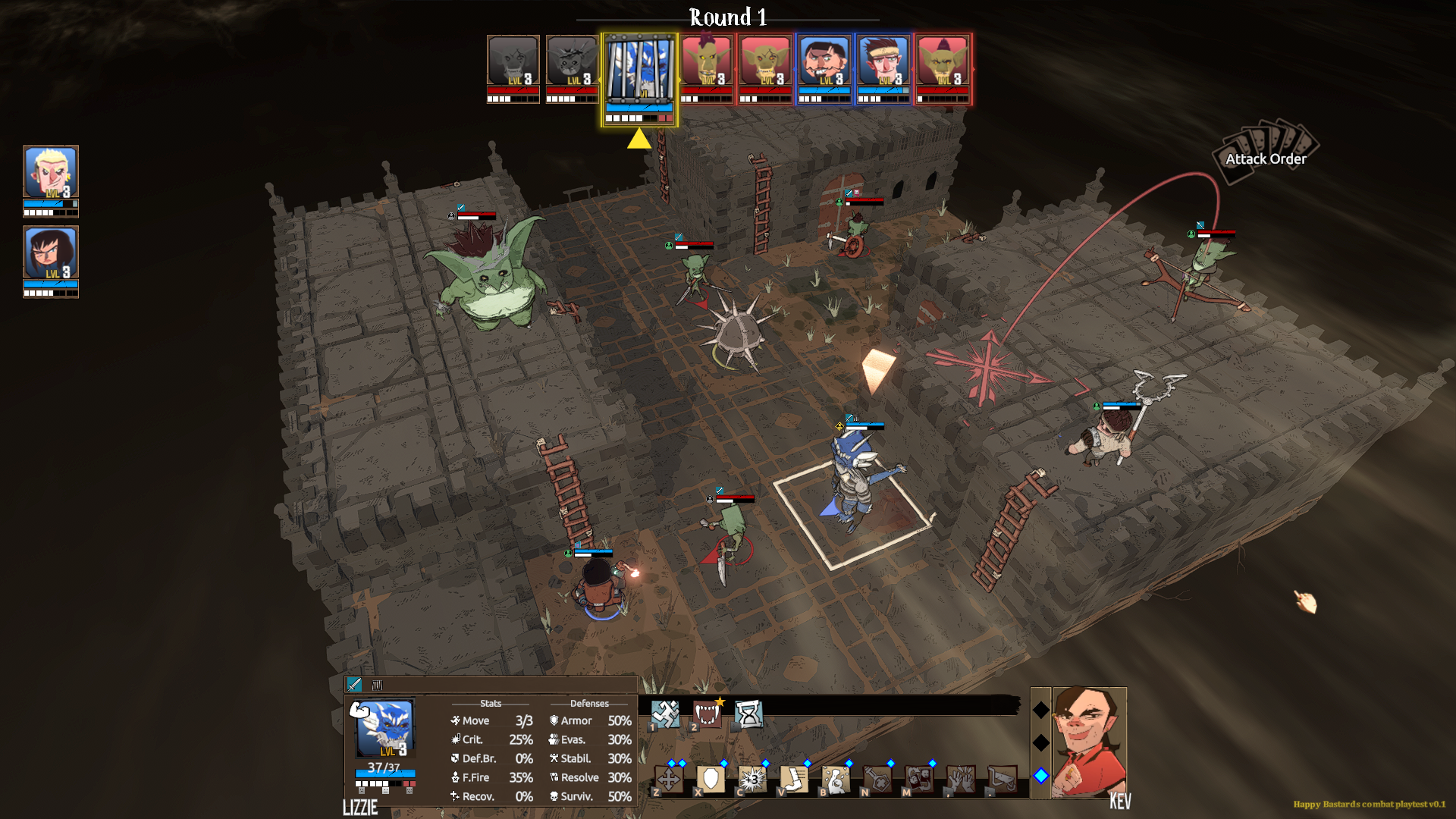This screenshot has height=819, width=1456.
Task: Choose the four-arrow move action
Action: (x=669, y=779)
